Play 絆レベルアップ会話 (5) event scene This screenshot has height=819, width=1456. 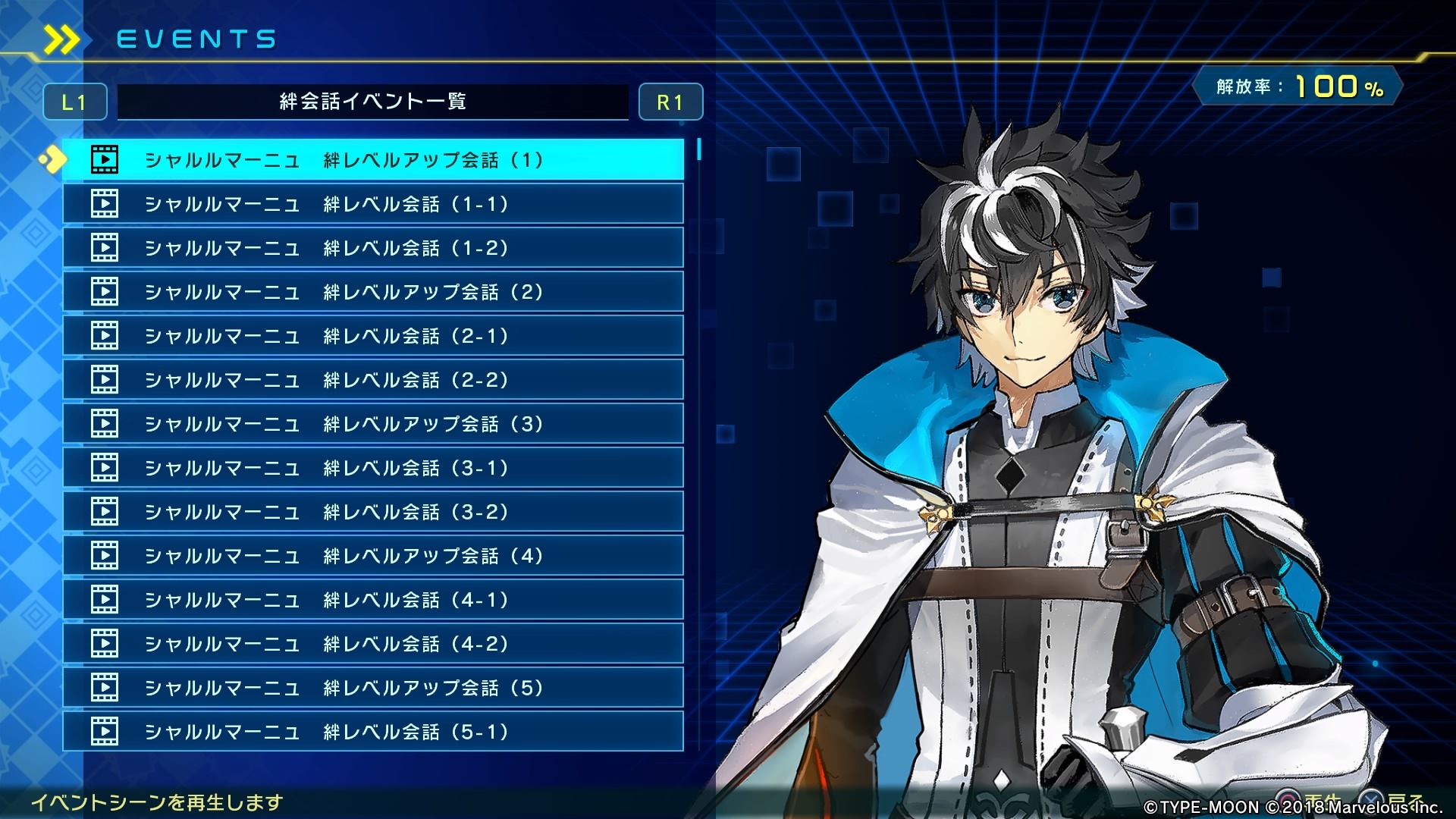point(372,688)
